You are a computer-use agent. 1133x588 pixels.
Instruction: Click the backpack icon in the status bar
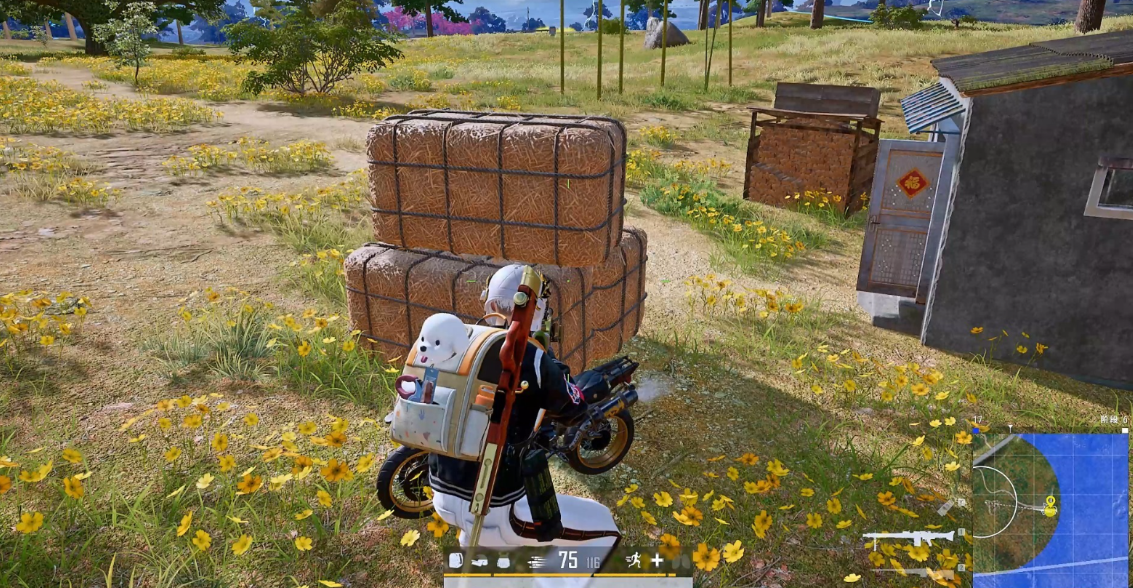click(x=456, y=561)
